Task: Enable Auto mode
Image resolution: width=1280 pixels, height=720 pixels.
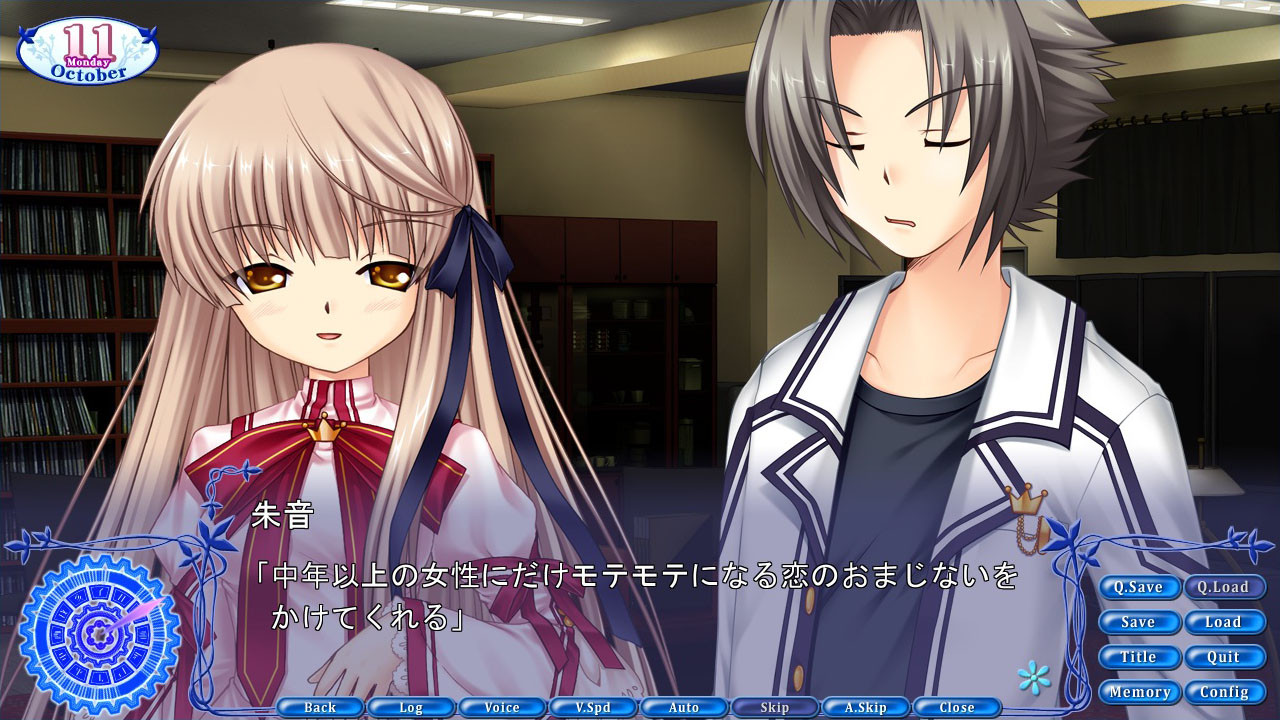Action: click(x=683, y=706)
